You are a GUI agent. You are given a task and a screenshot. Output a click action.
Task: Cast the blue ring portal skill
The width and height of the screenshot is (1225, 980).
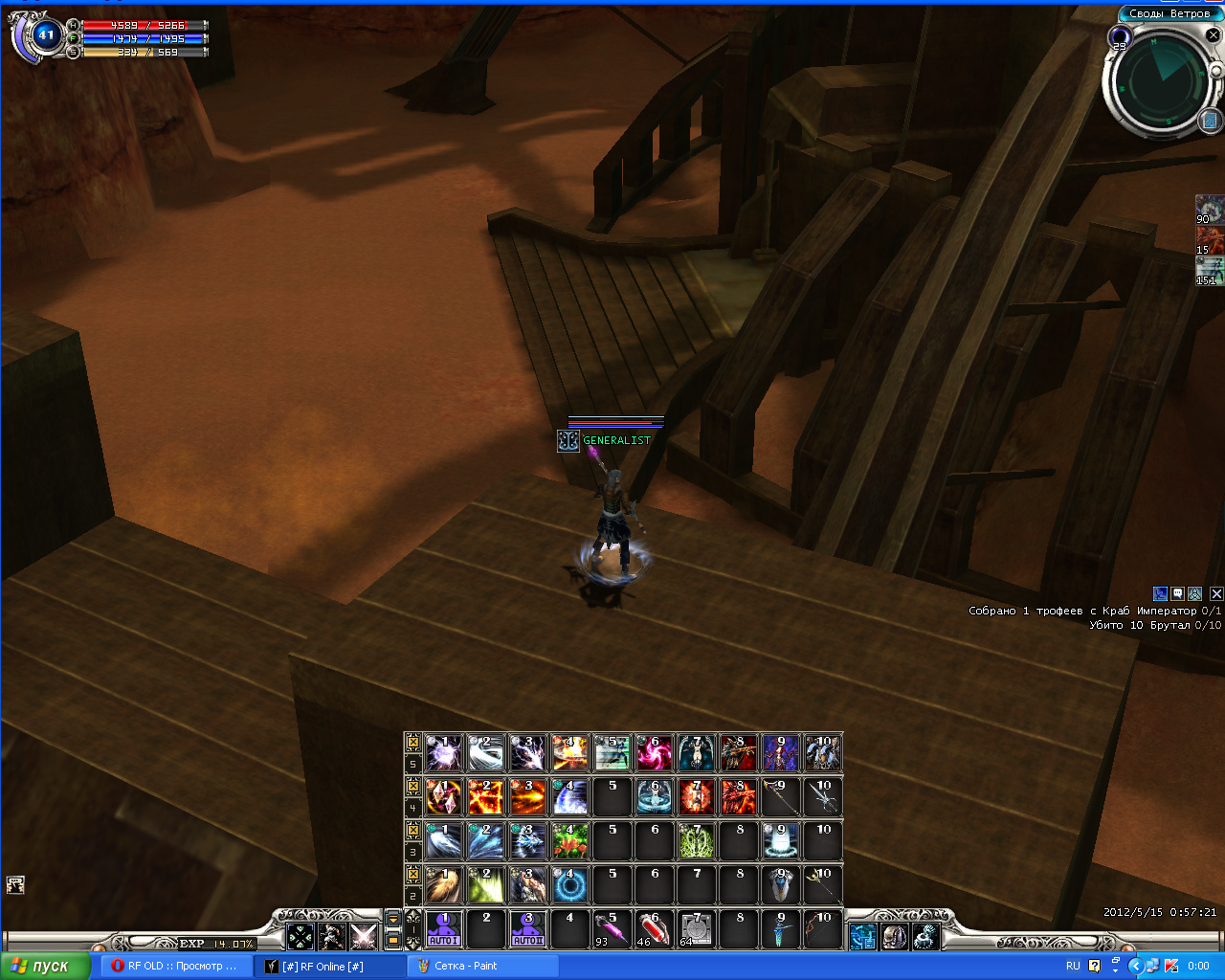point(569,884)
